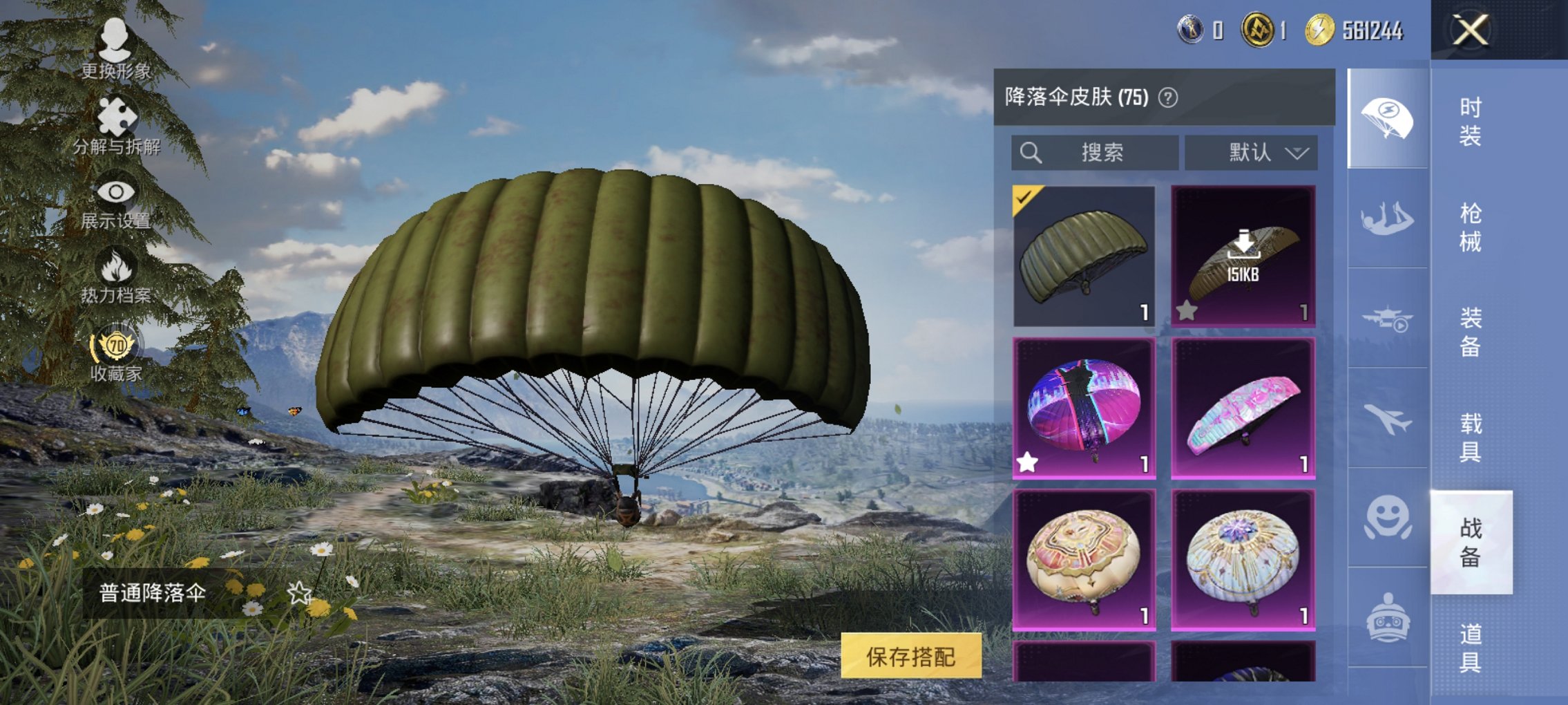Open the 默认 sort dropdown
1568x705 pixels.
(x=1252, y=153)
